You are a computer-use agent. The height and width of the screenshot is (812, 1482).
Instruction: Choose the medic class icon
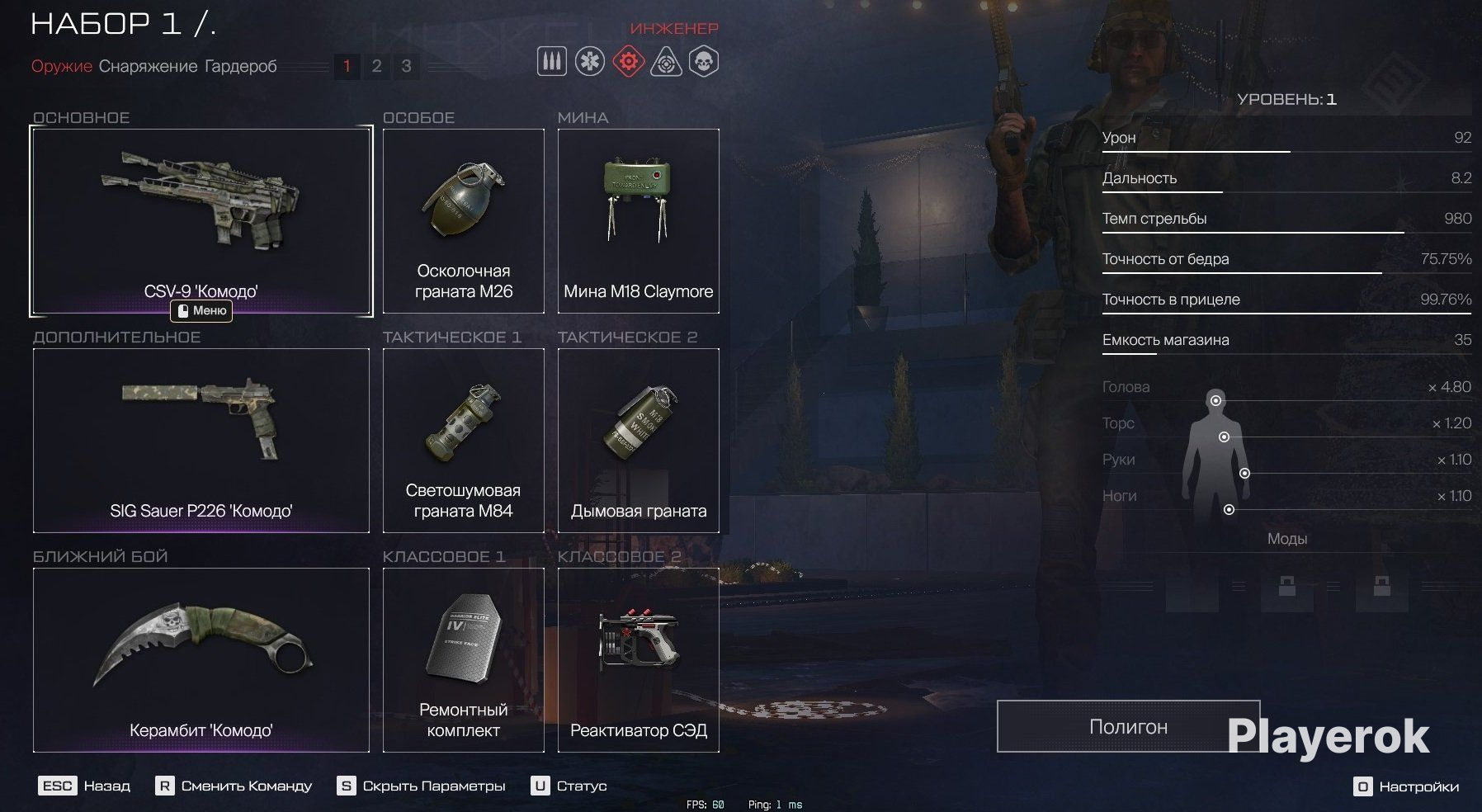click(590, 62)
